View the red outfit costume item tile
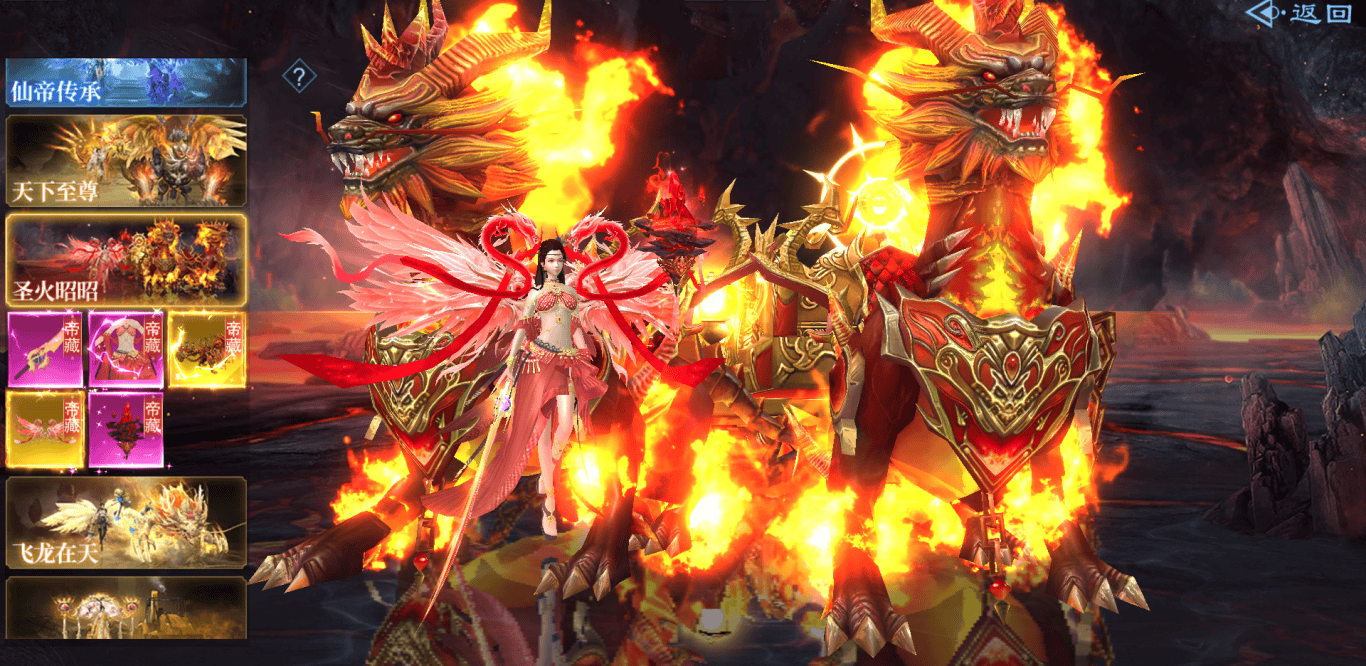 pyautogui.click(x=126, y=349)
